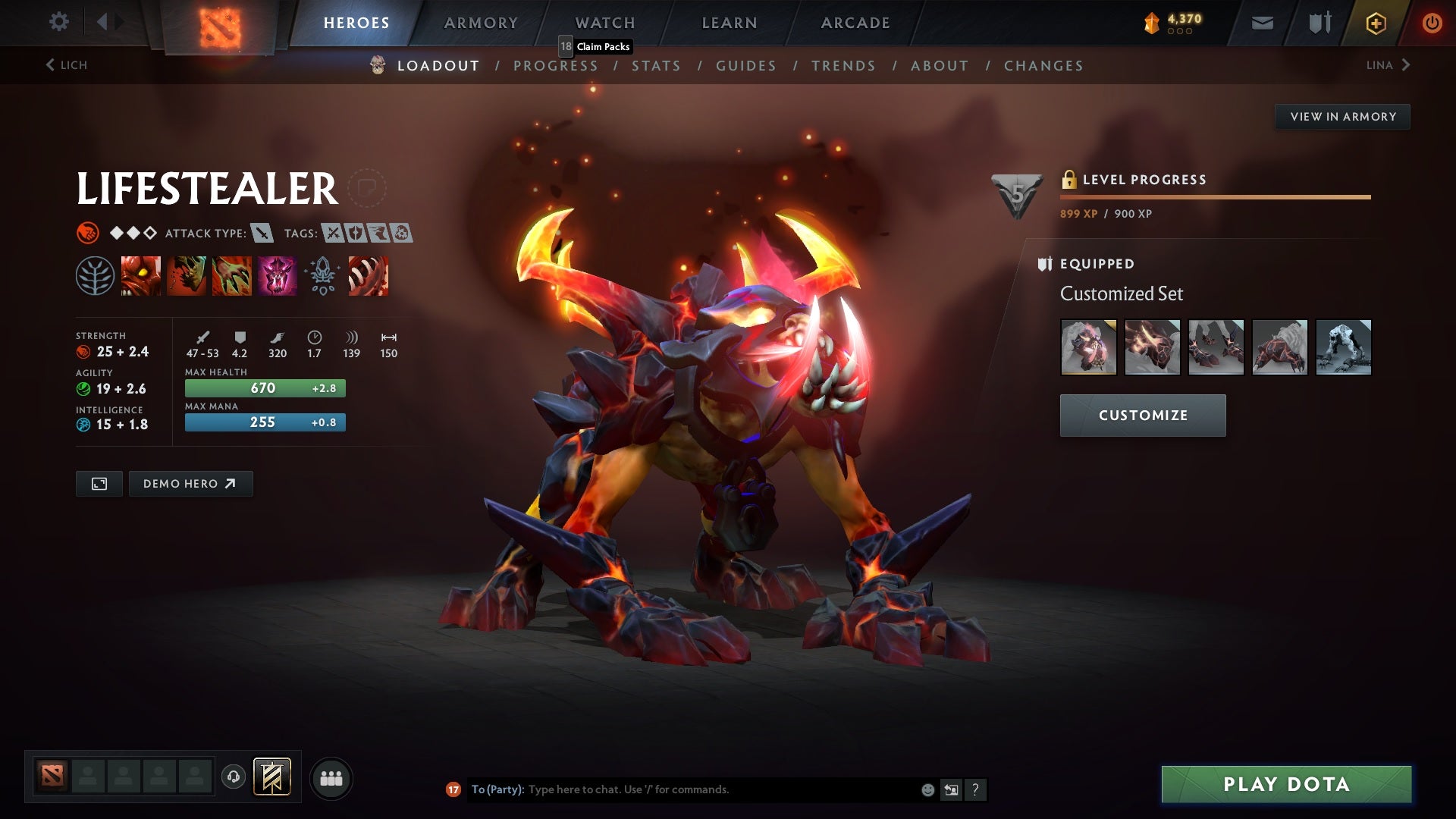The width and height of the screenshot is (1456, 819).
Task: Expand the hero portrait view
Action: [x=99, y=483]
